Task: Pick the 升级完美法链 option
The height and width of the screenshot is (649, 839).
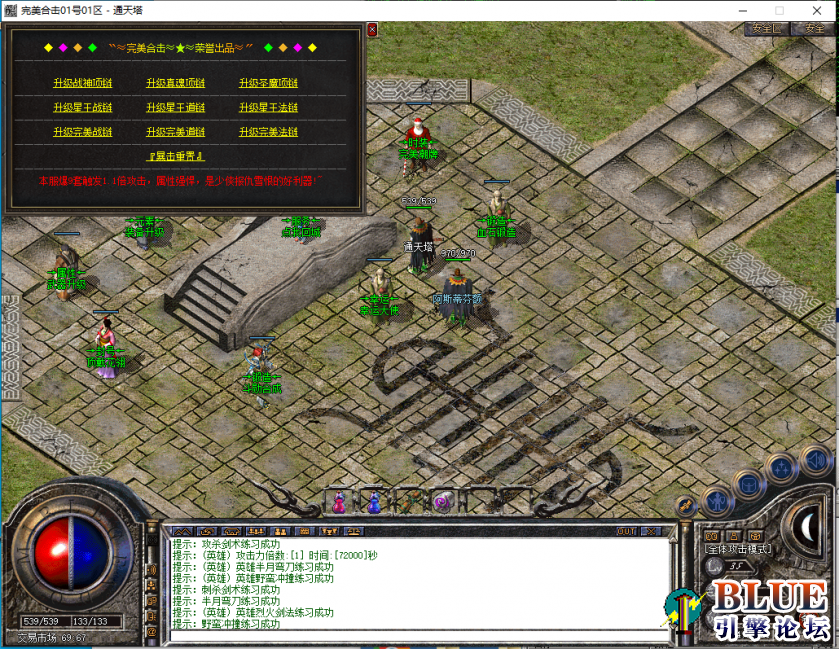Action: (x=268, y=132)
